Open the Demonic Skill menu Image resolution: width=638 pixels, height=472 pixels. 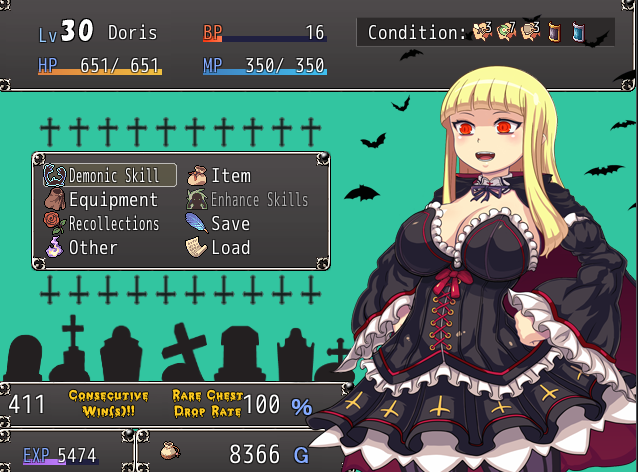pyautogui.click(x=111, y=176)
